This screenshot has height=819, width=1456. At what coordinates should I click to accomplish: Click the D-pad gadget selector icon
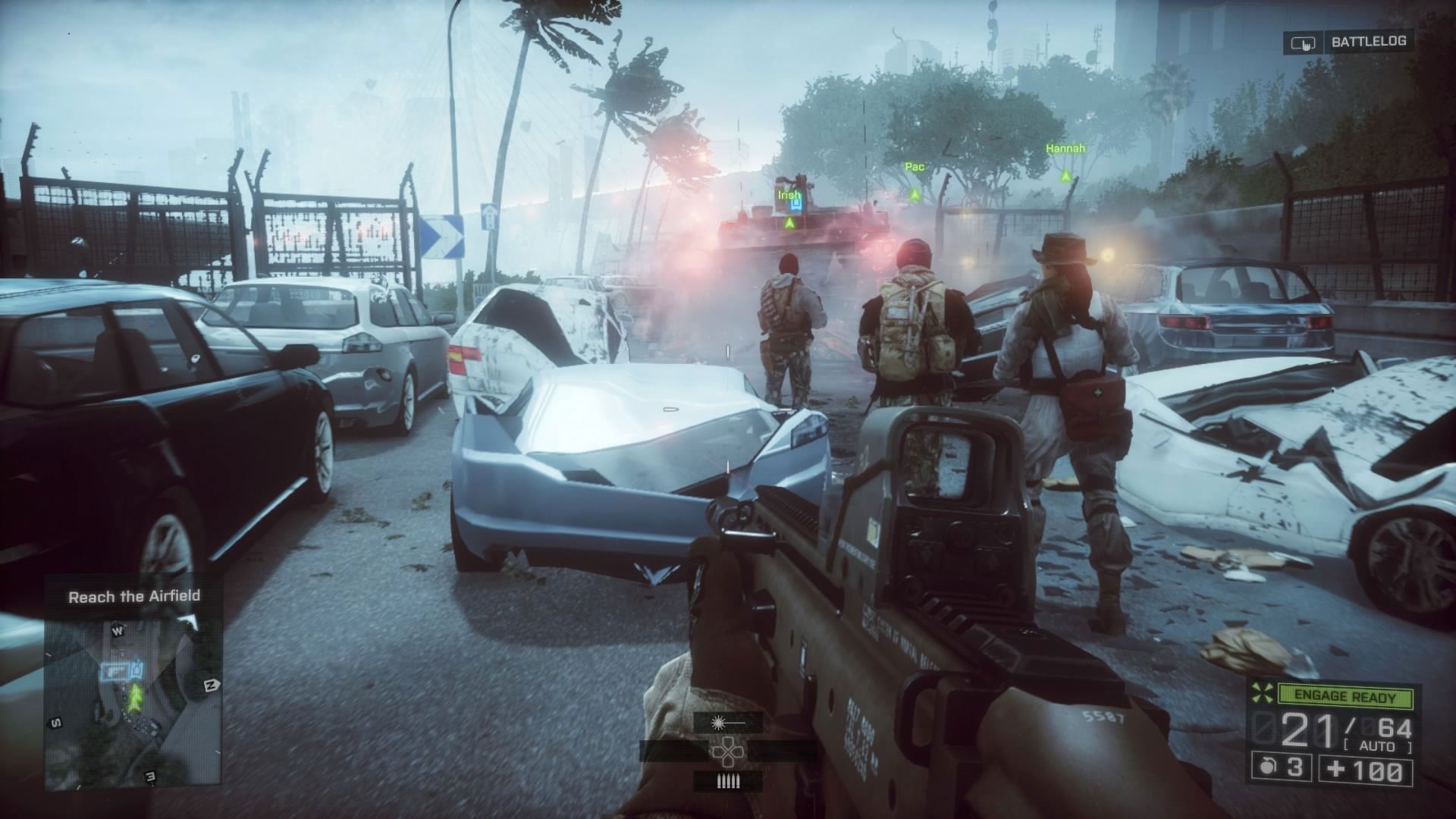727,752
